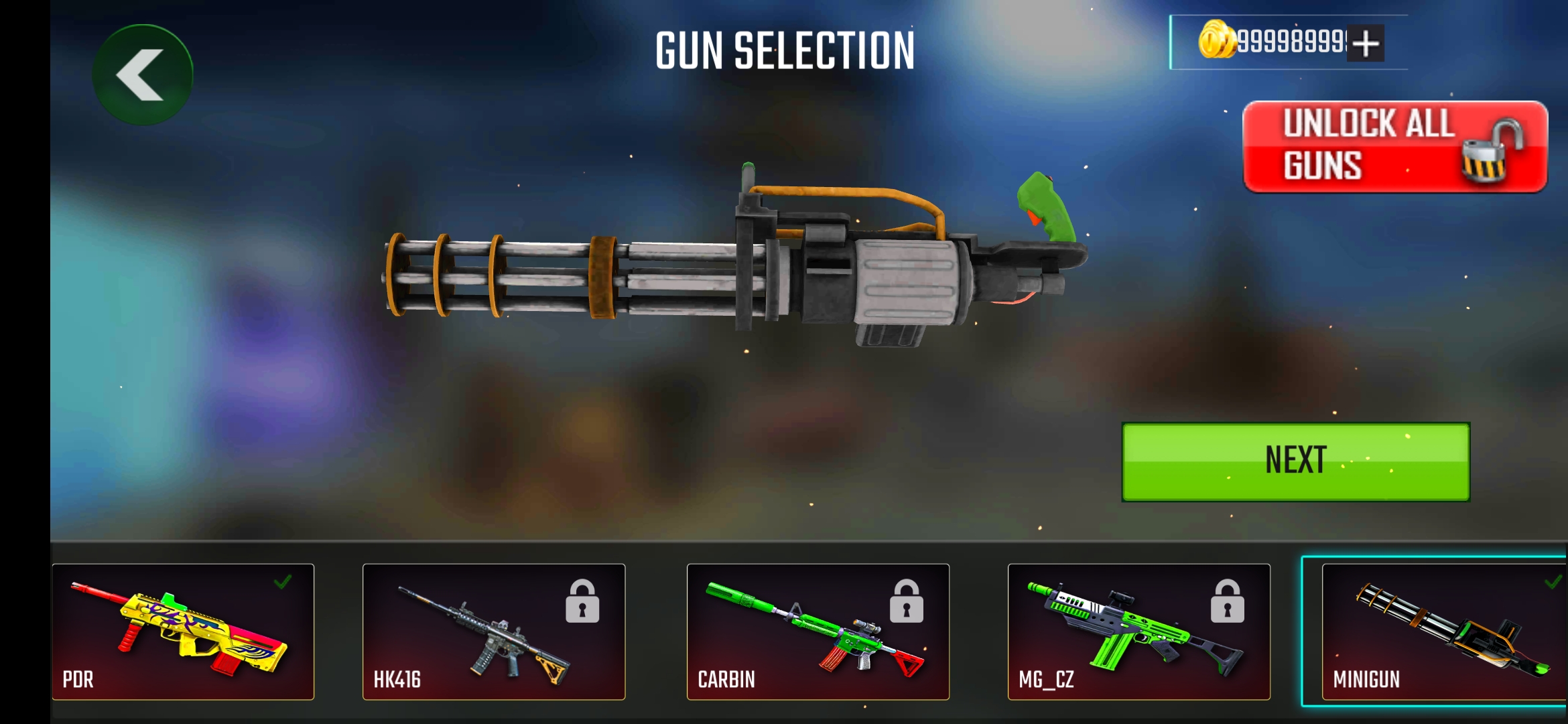
Task: Pick the locked Carbin gun tile
Action: [818, 631]
